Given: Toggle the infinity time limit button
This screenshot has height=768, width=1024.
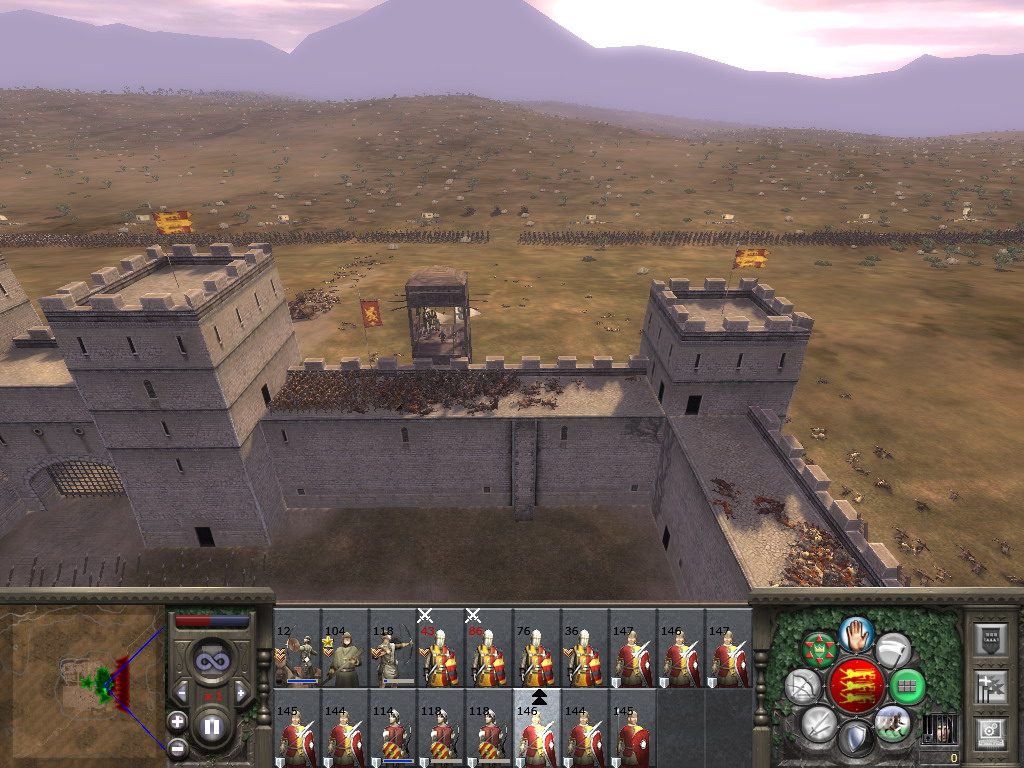Looking at the screenshot, I should tap(211, 661).
